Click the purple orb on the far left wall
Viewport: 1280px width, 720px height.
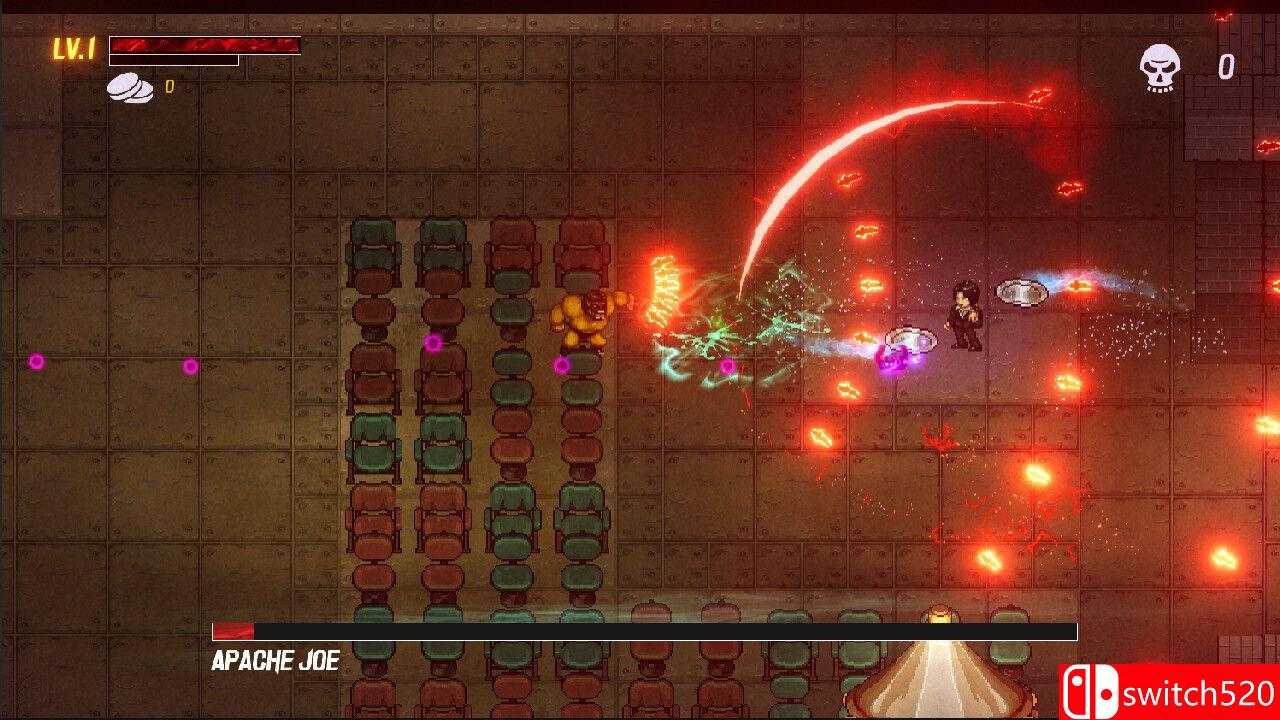38,363
